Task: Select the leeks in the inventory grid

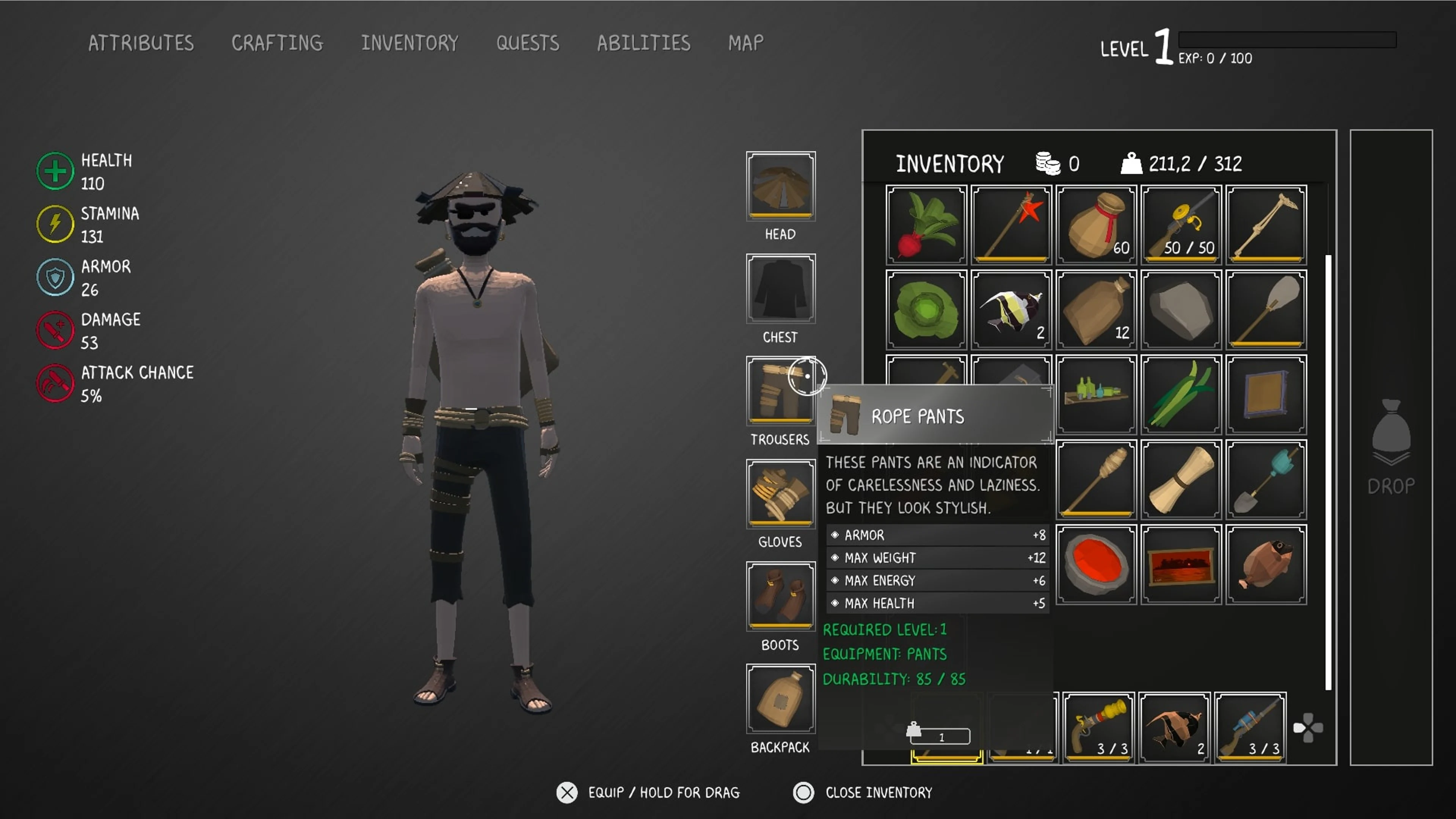Action: pos(1181,394)
